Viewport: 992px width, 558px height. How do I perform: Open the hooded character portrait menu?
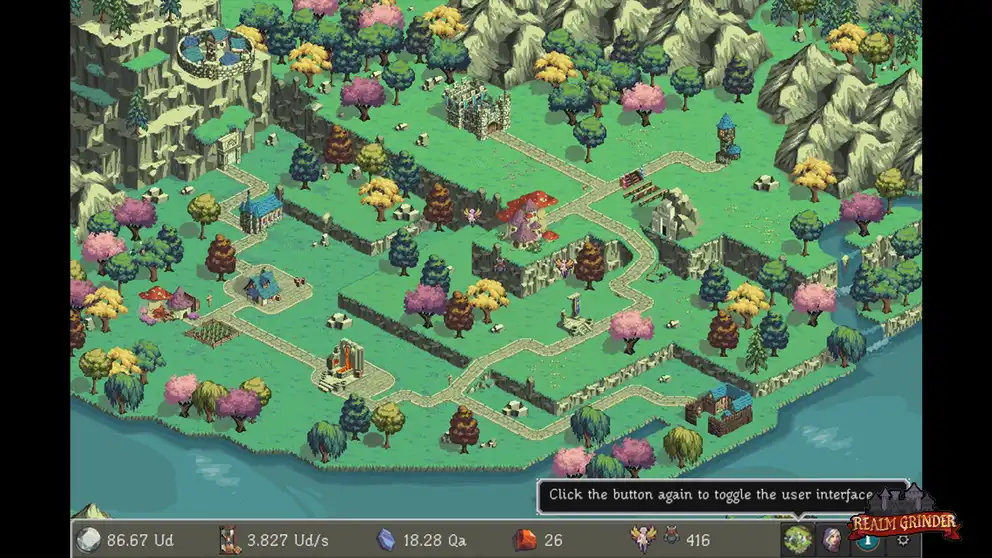831,539
